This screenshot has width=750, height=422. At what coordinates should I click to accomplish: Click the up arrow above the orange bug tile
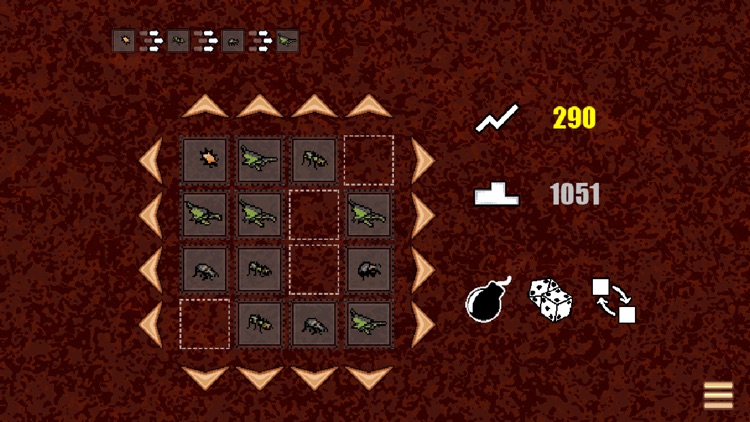coord(206,106)
